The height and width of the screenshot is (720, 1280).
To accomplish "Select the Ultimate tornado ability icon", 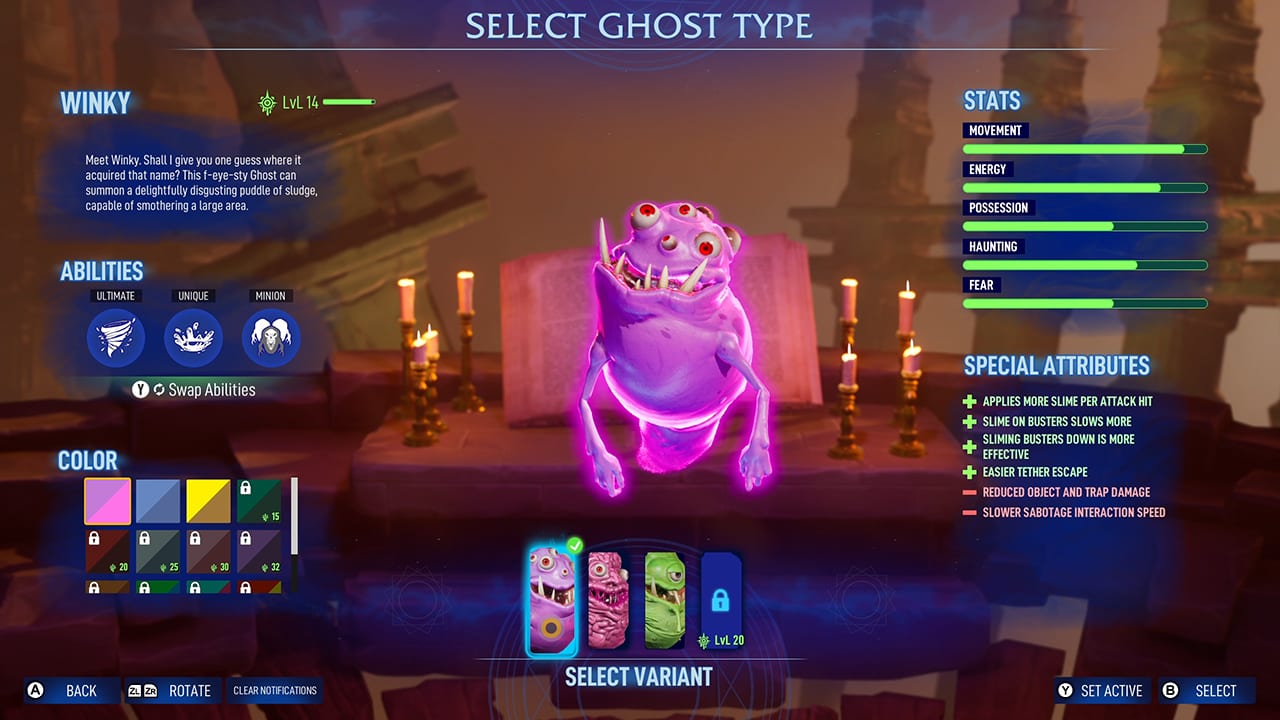I will click(116, 338).
